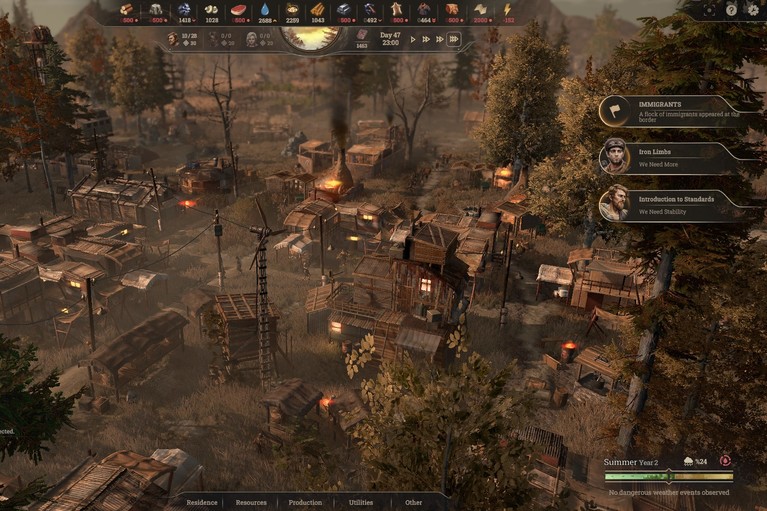The width and height of the screenshot is (767, 511).
Task: Open the book icon beside the day counter
Action: click(362, 34)
